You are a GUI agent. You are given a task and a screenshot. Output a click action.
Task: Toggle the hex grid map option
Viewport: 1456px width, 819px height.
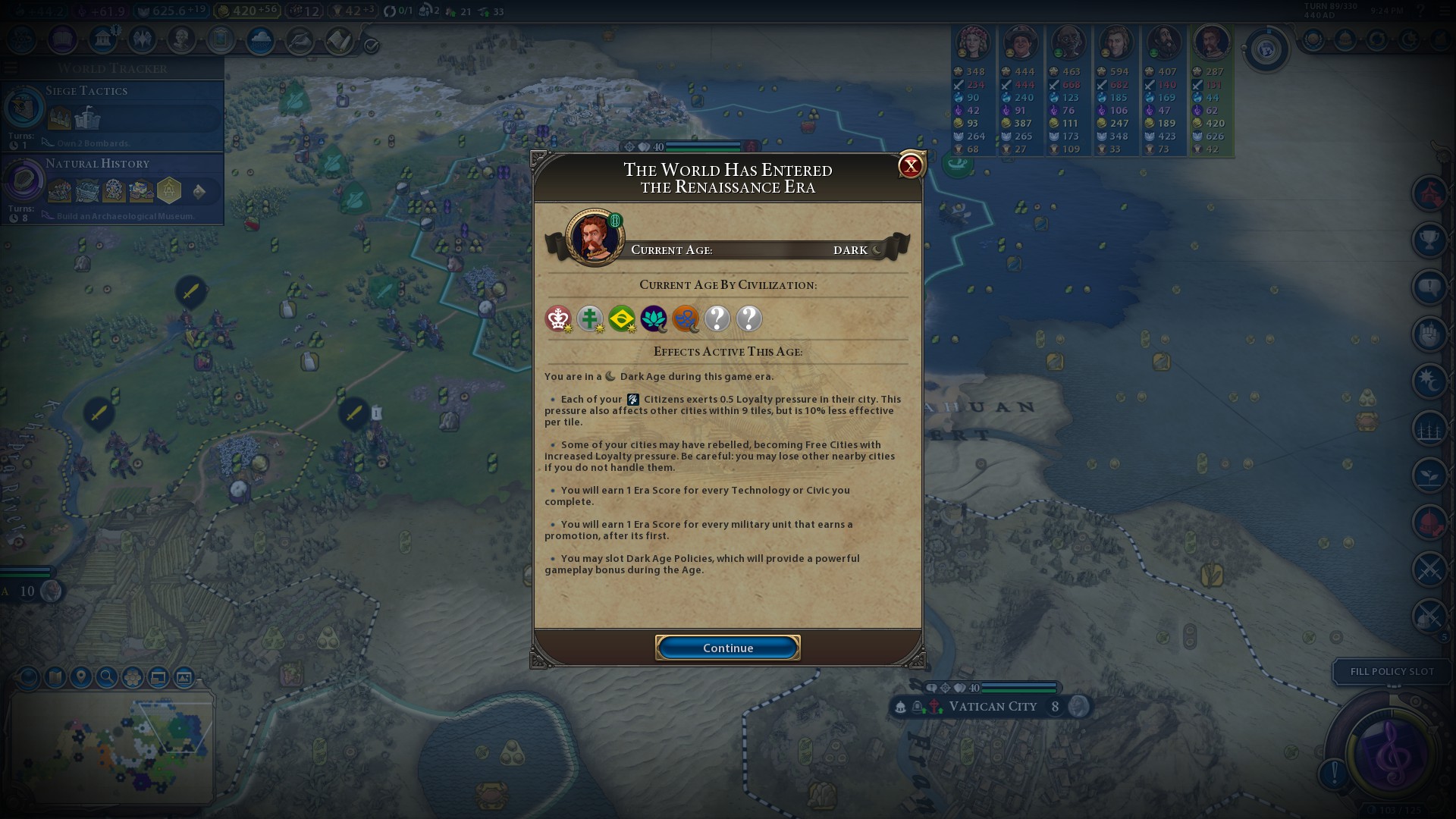[x=133, y=677]
